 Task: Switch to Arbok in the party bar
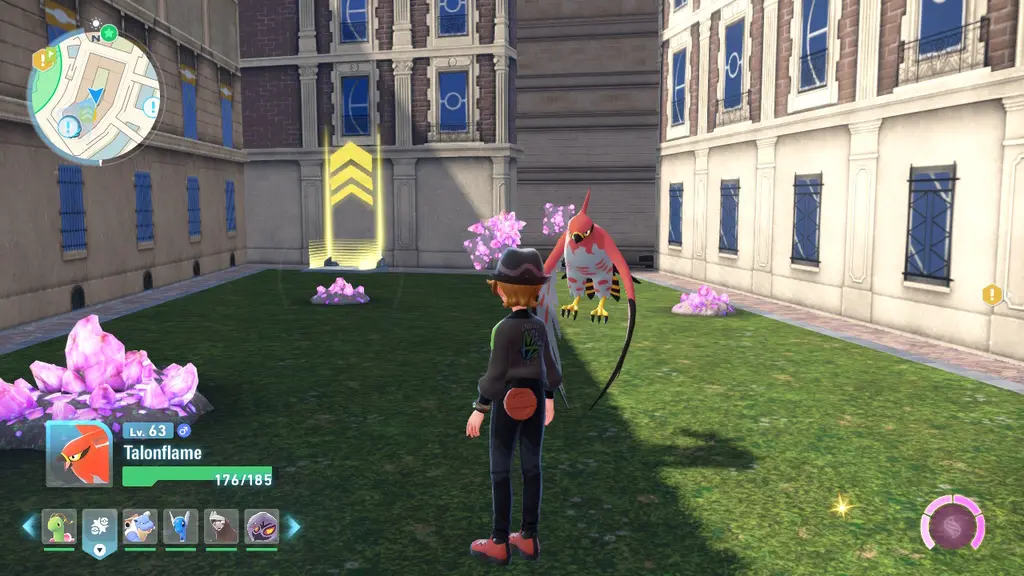pyautogui.click(x=262, y=526)
